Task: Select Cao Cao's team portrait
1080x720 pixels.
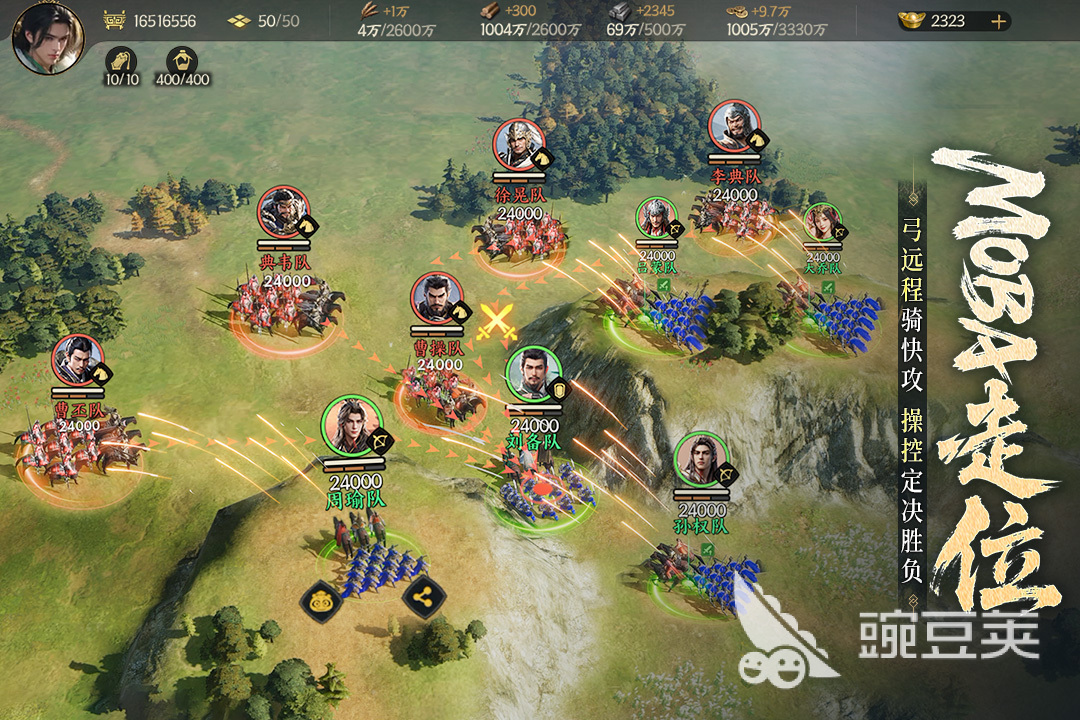Action: [x=437, y=299]
